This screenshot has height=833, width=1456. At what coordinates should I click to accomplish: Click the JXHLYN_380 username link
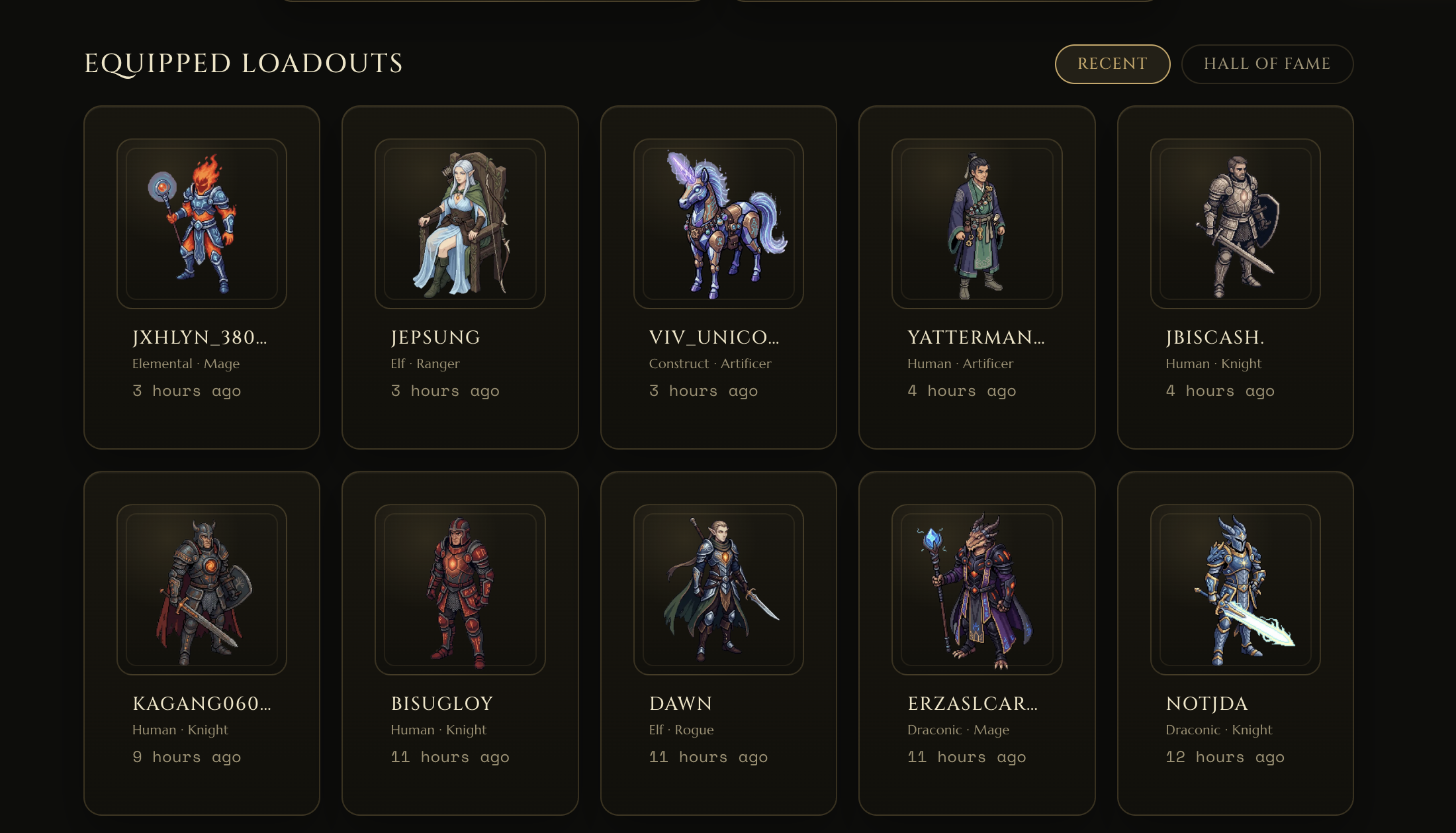199,337
